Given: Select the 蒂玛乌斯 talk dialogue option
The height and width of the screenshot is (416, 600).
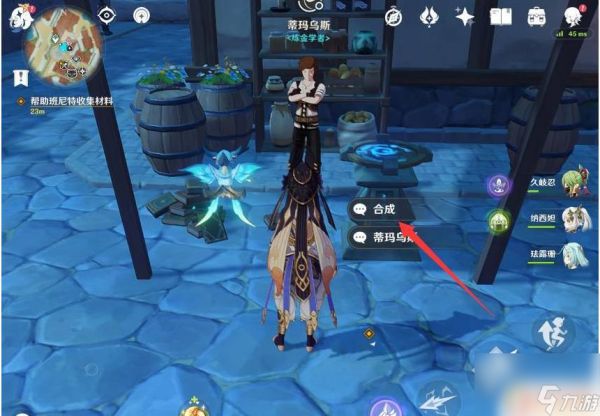Looking at the screenshot, I should click(x=383, y=237).
